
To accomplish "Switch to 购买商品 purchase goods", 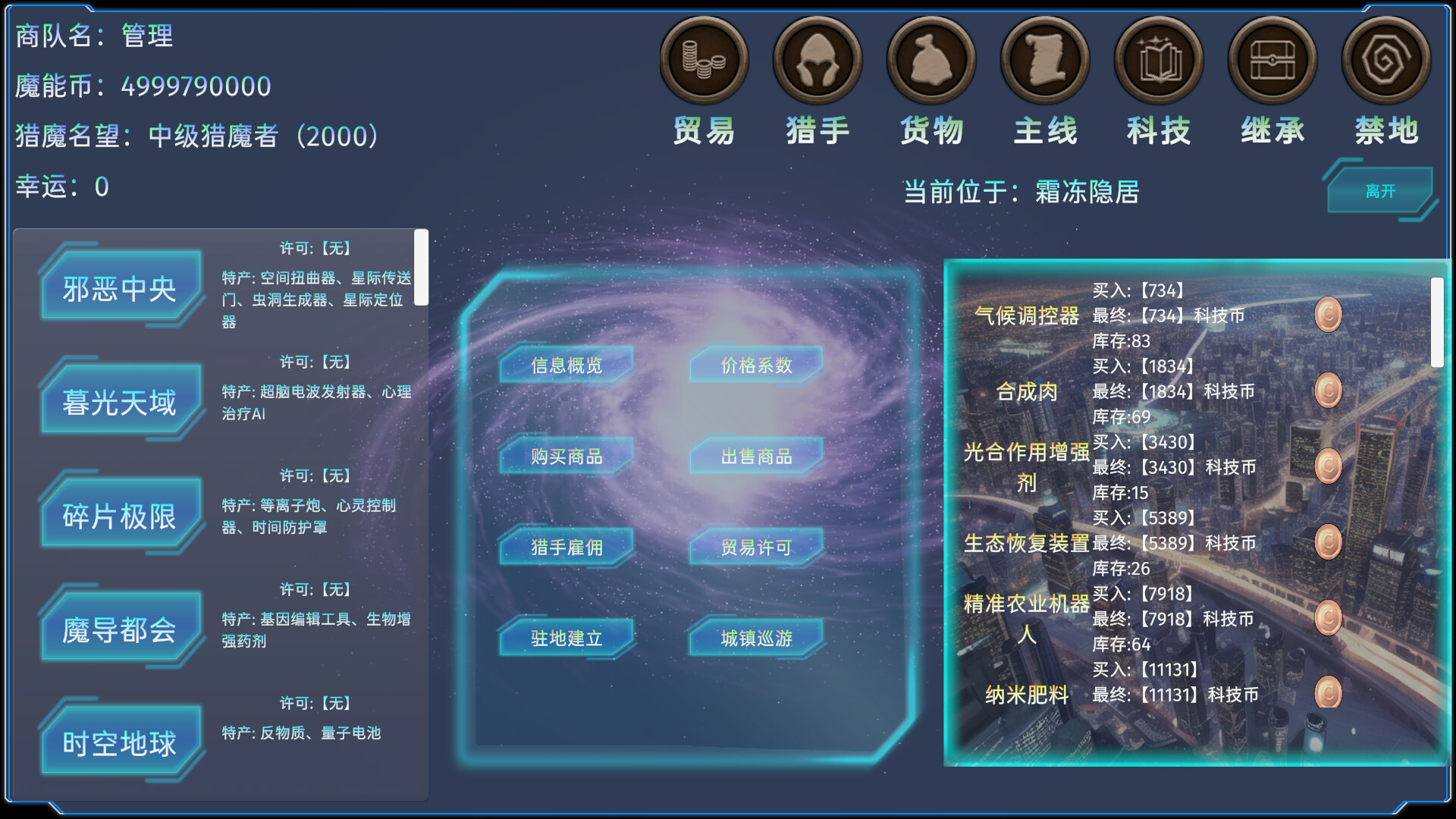I will (565, 457).
